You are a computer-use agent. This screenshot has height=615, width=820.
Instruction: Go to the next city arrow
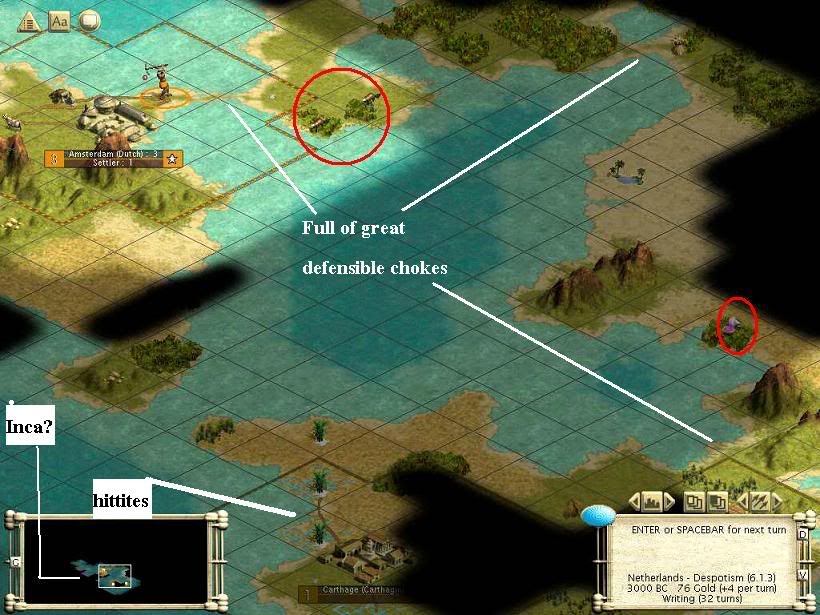(671, 500)
